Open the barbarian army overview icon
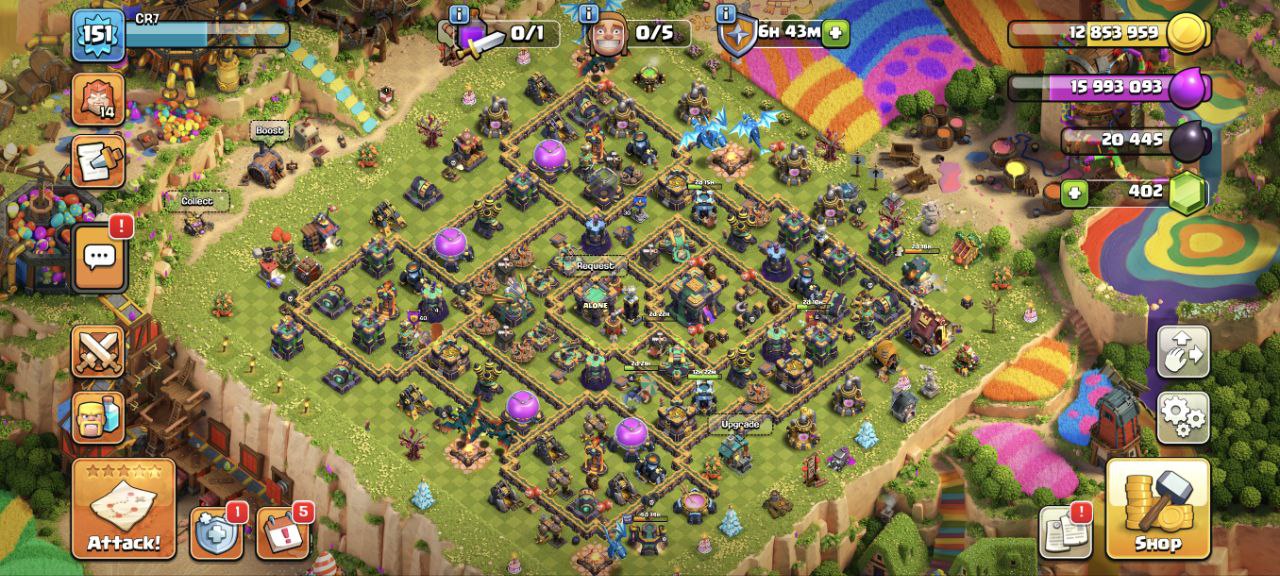The height and width of the screenshot is (576, 1280). (98, 417)
